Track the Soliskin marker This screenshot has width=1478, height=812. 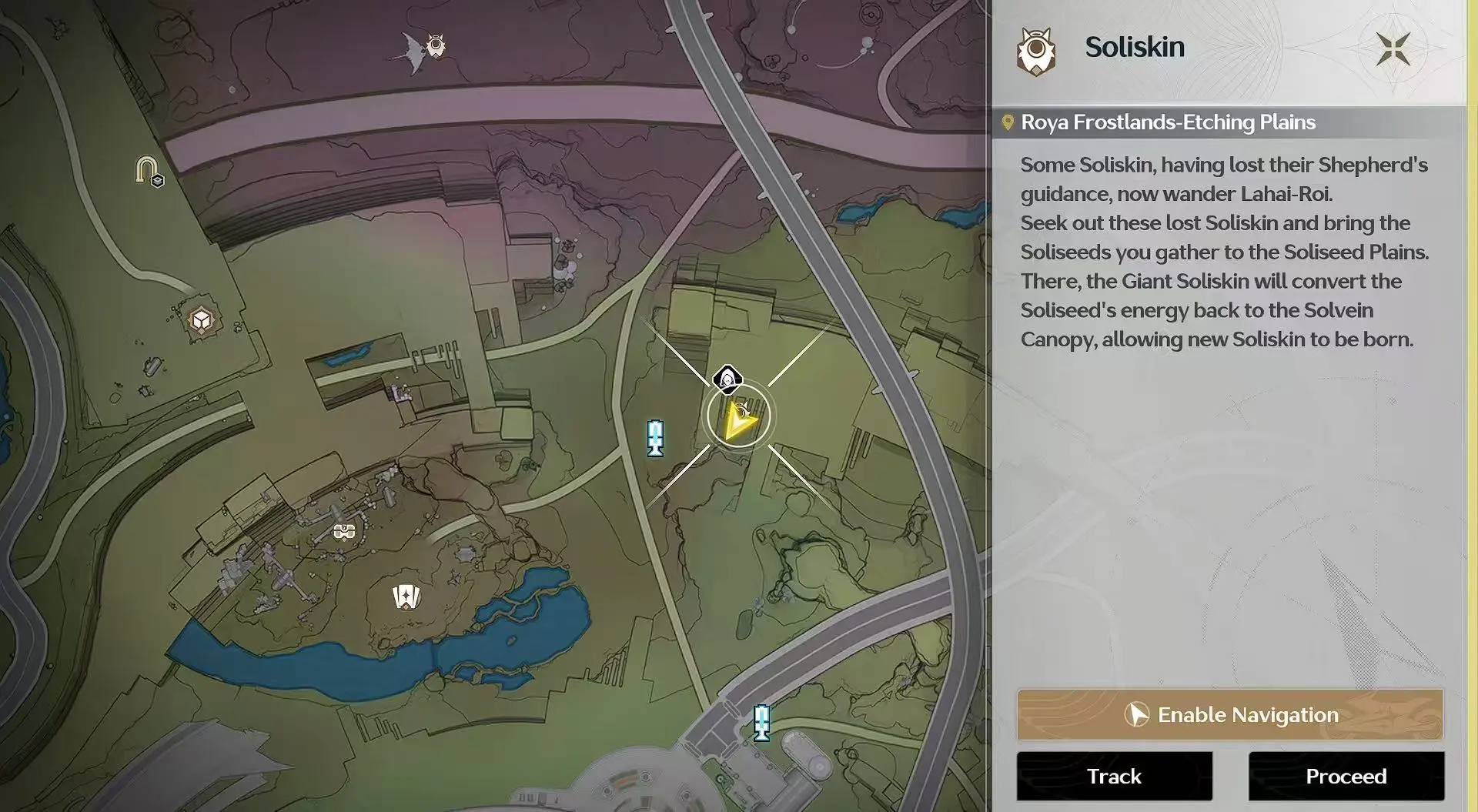tap(1114, 776)
